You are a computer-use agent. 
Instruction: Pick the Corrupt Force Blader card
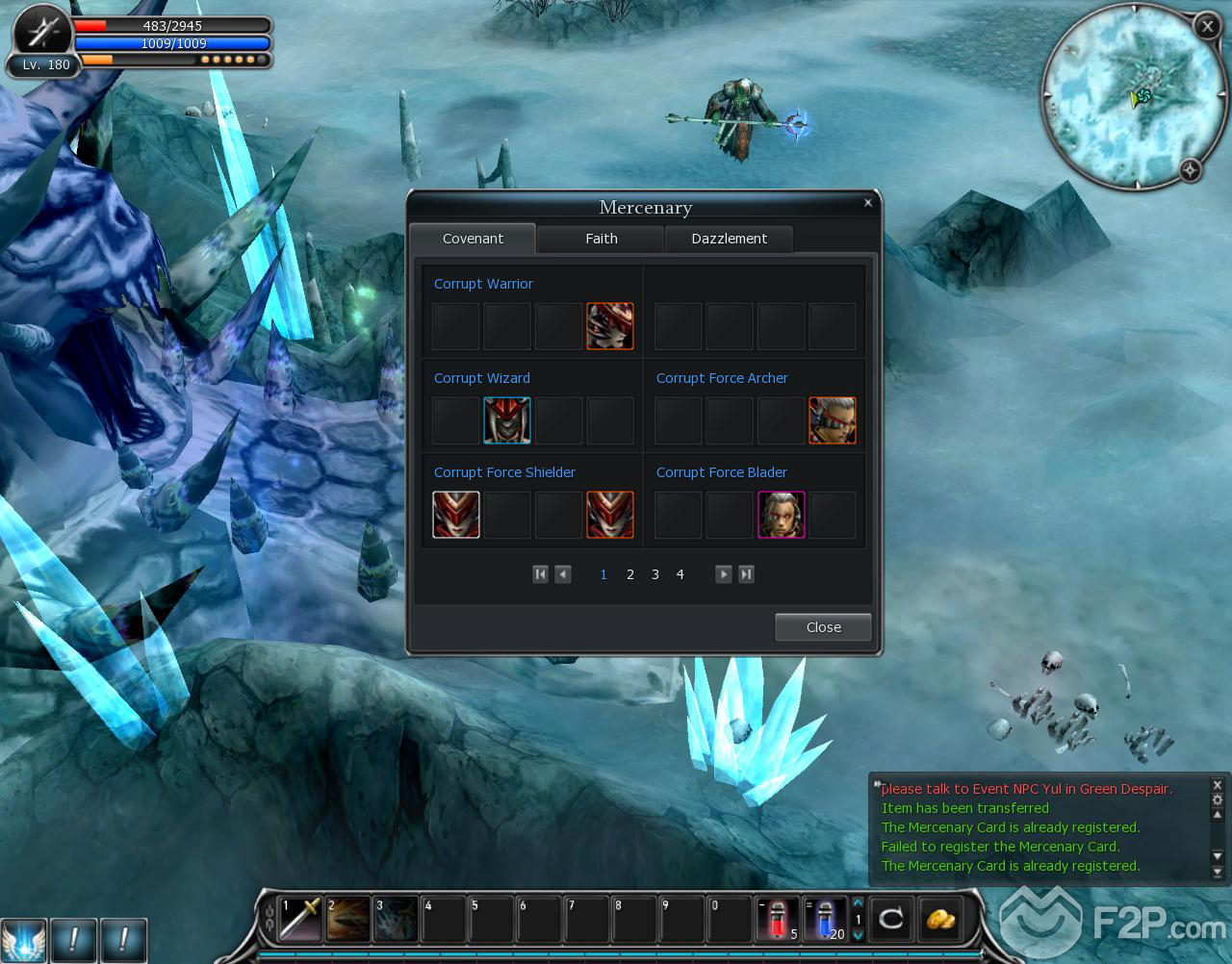click(x=782, y=515)
